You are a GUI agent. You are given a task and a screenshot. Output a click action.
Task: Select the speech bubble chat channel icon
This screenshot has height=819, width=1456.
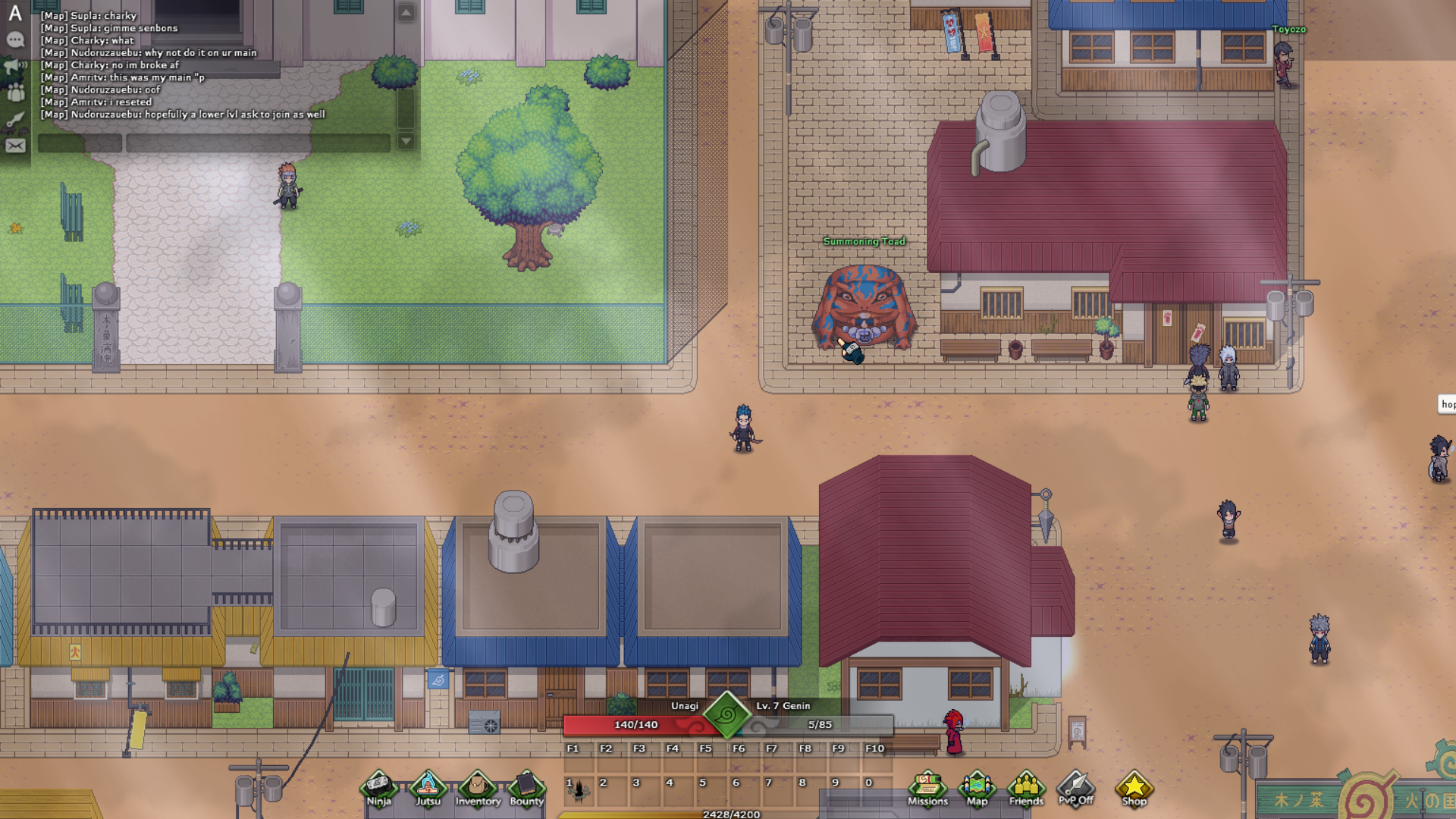[15, 40]
